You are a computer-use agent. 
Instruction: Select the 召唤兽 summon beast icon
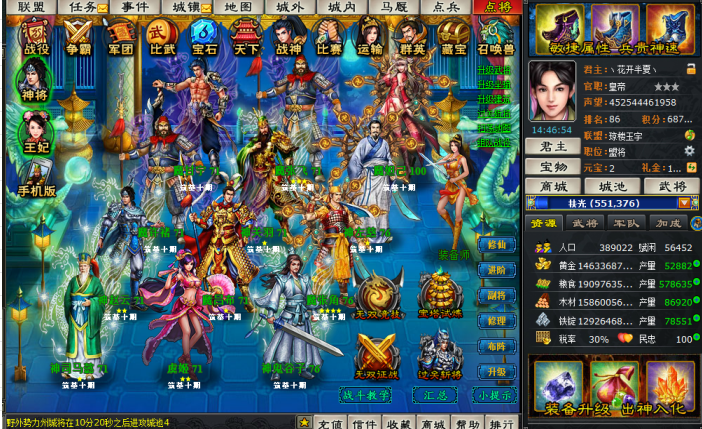point(496,36)
